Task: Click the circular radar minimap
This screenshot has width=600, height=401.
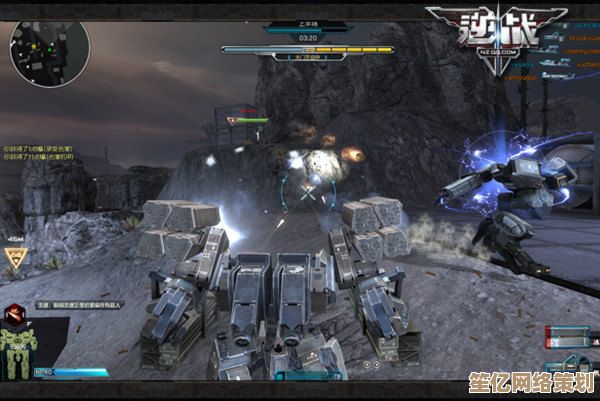Action: [49, 52]
